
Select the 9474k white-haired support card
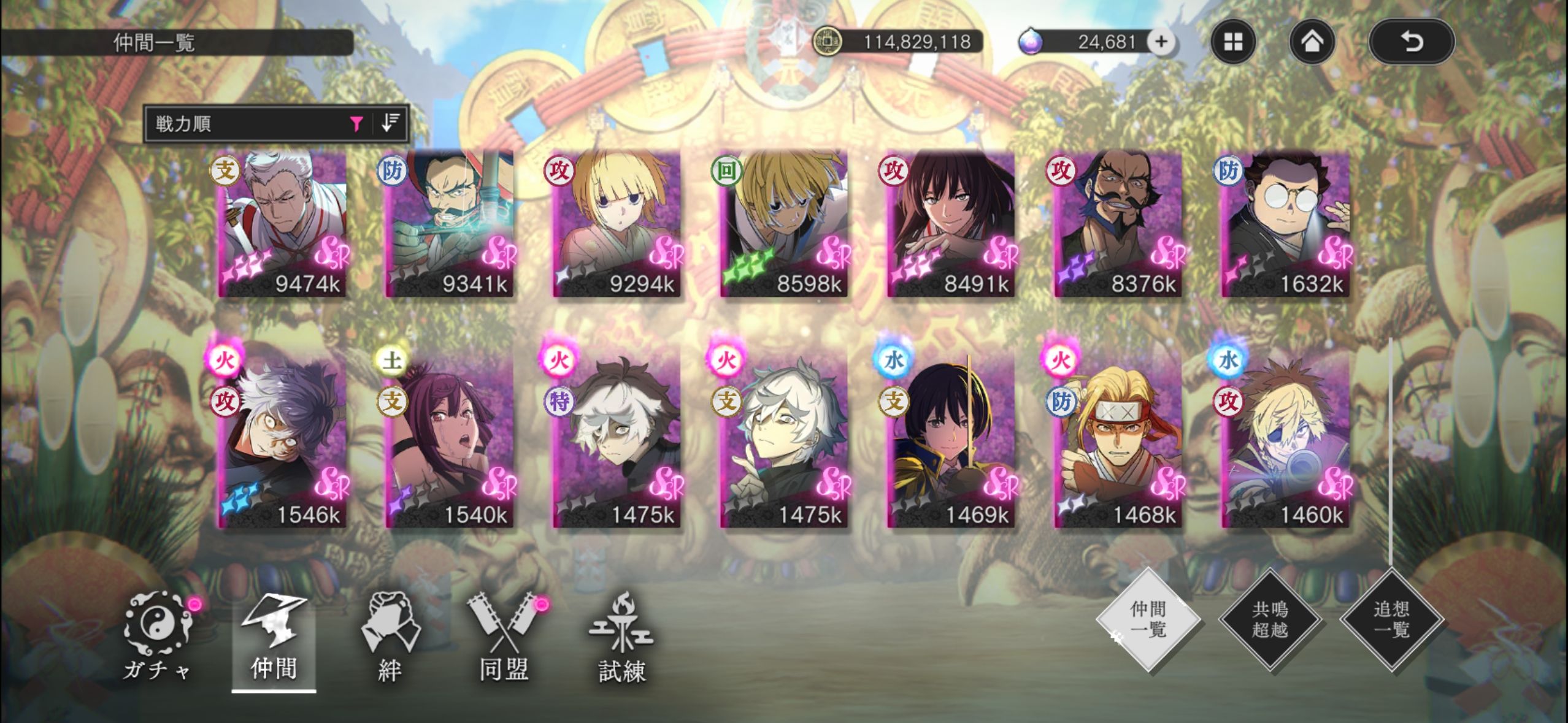(283, 224)
